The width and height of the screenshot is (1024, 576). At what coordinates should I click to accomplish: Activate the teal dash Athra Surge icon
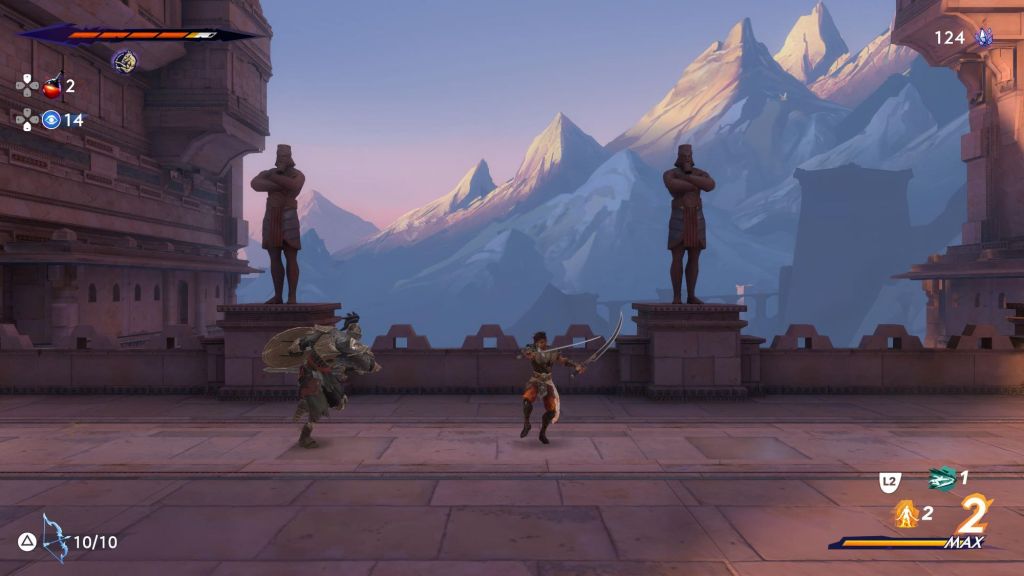tap(941, 479)
